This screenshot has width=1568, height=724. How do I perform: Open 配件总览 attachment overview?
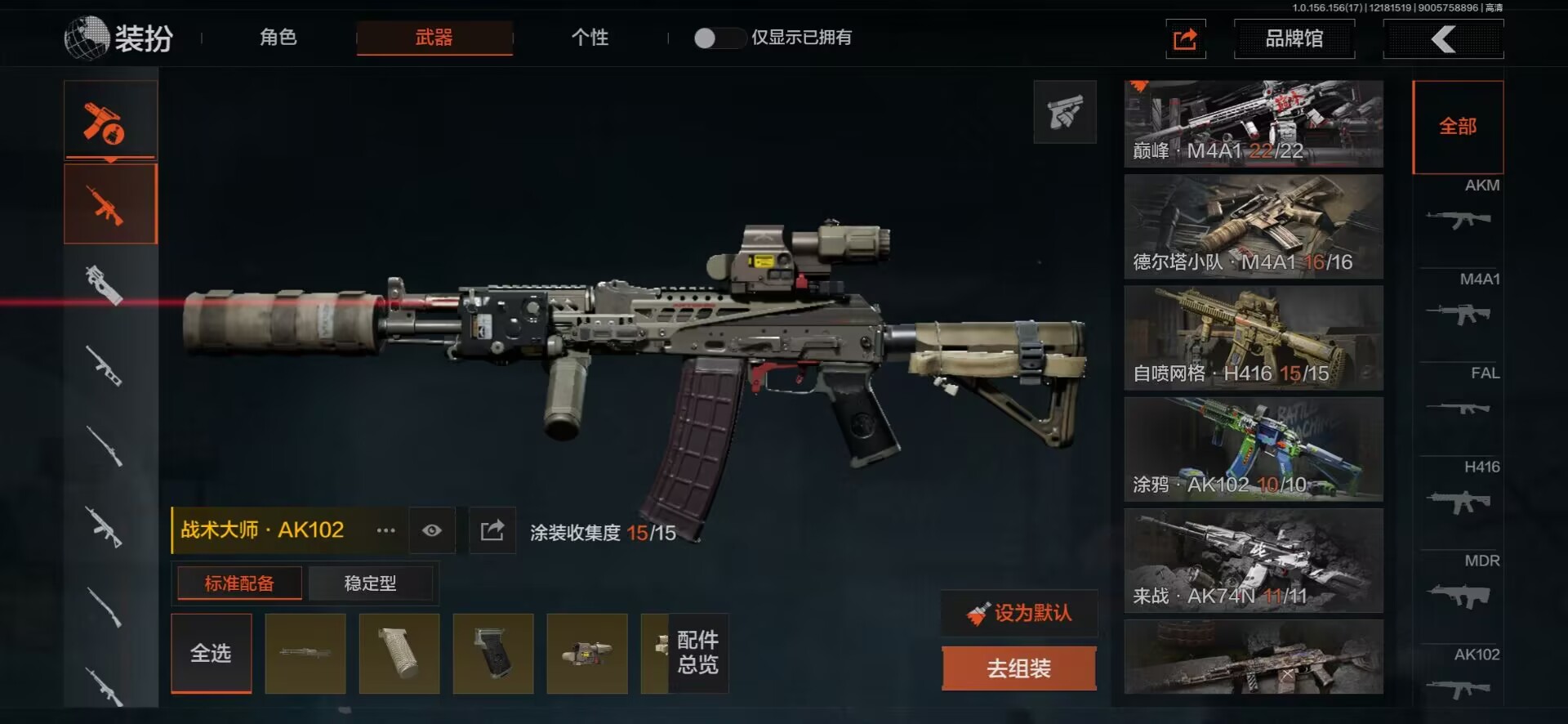(x=697, y=653)
